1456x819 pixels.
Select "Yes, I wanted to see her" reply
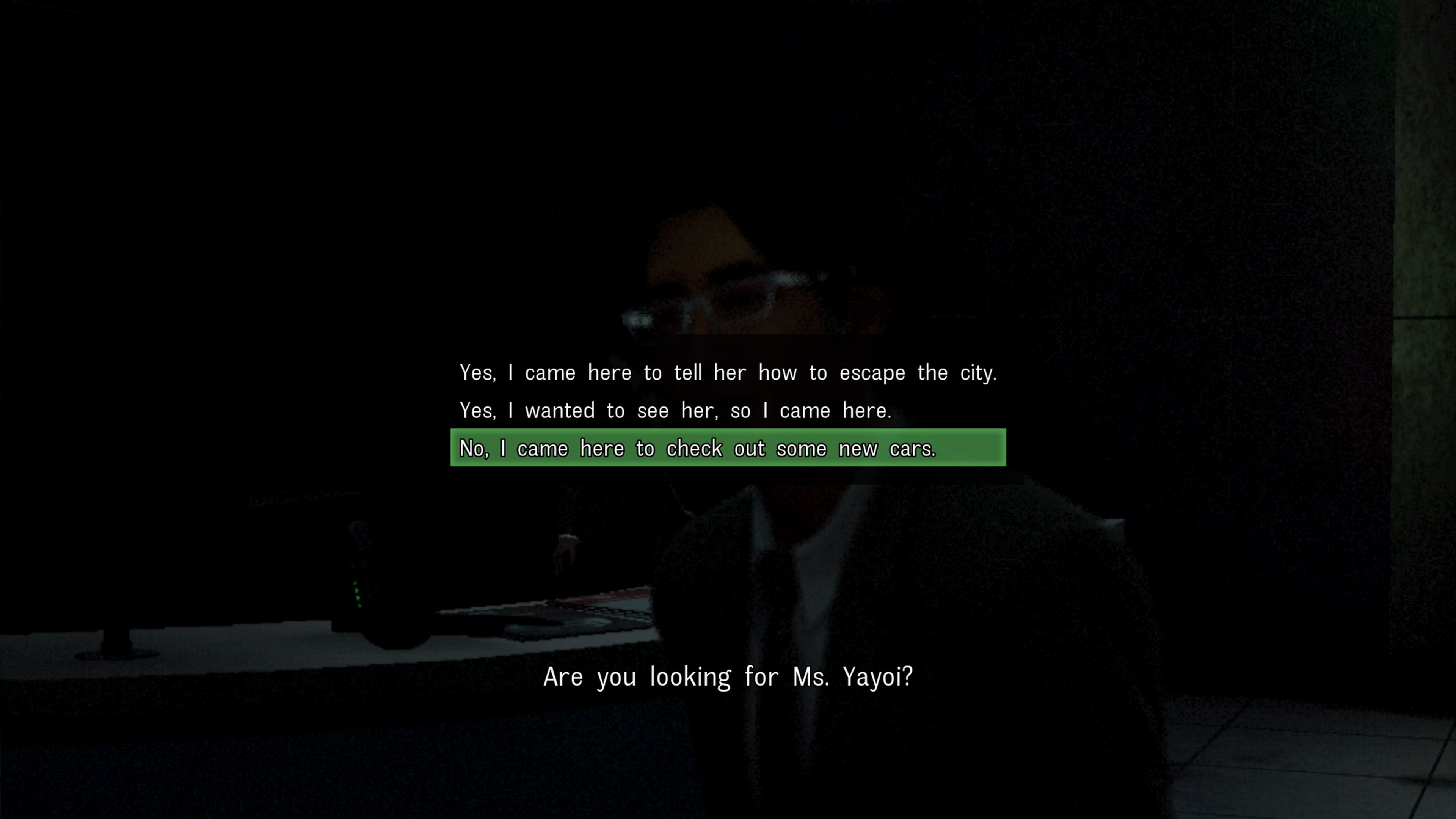[x=675, y=411]
